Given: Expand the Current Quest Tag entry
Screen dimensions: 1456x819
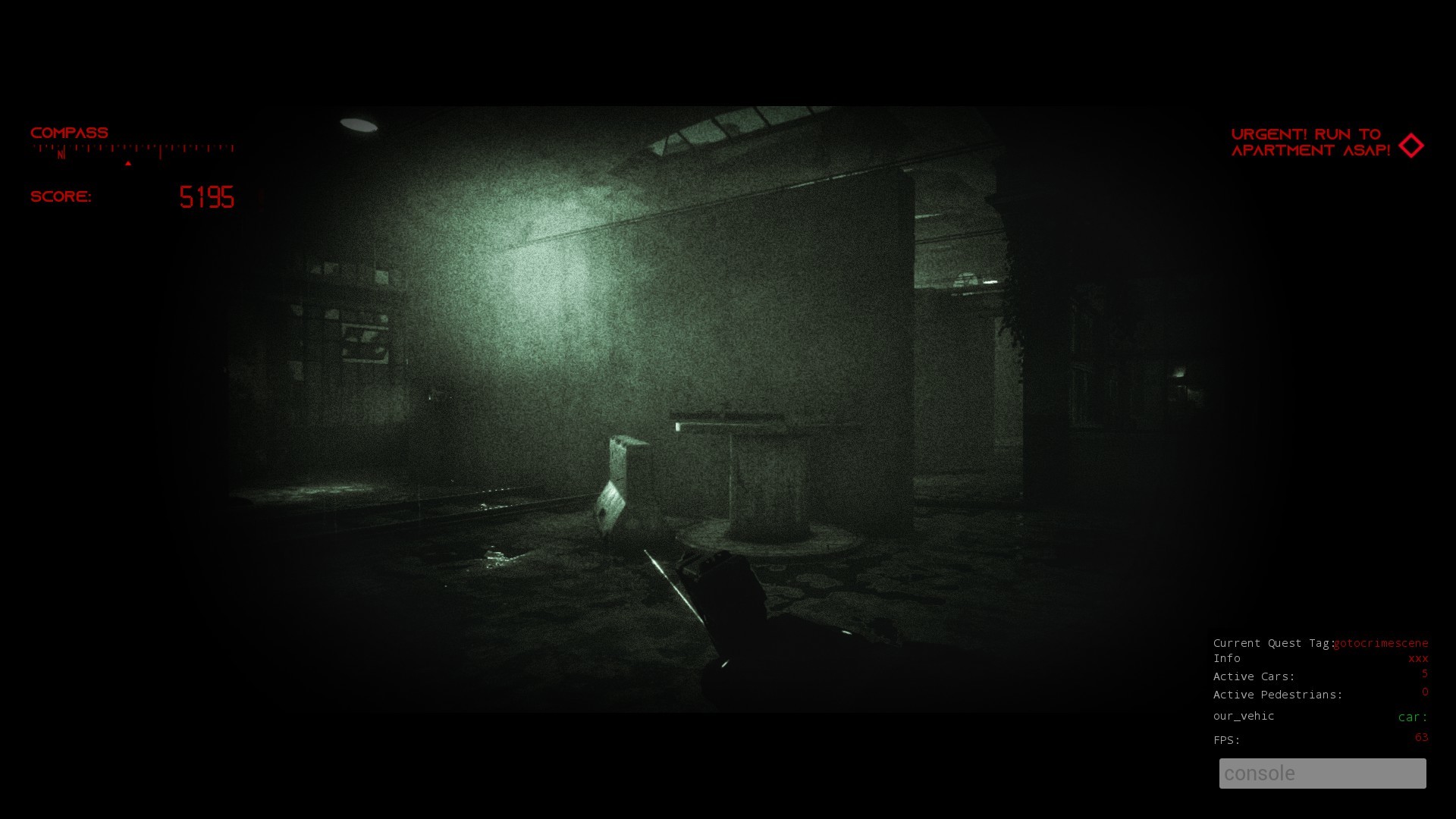Looking at the screenshot, I should 1274,642.
